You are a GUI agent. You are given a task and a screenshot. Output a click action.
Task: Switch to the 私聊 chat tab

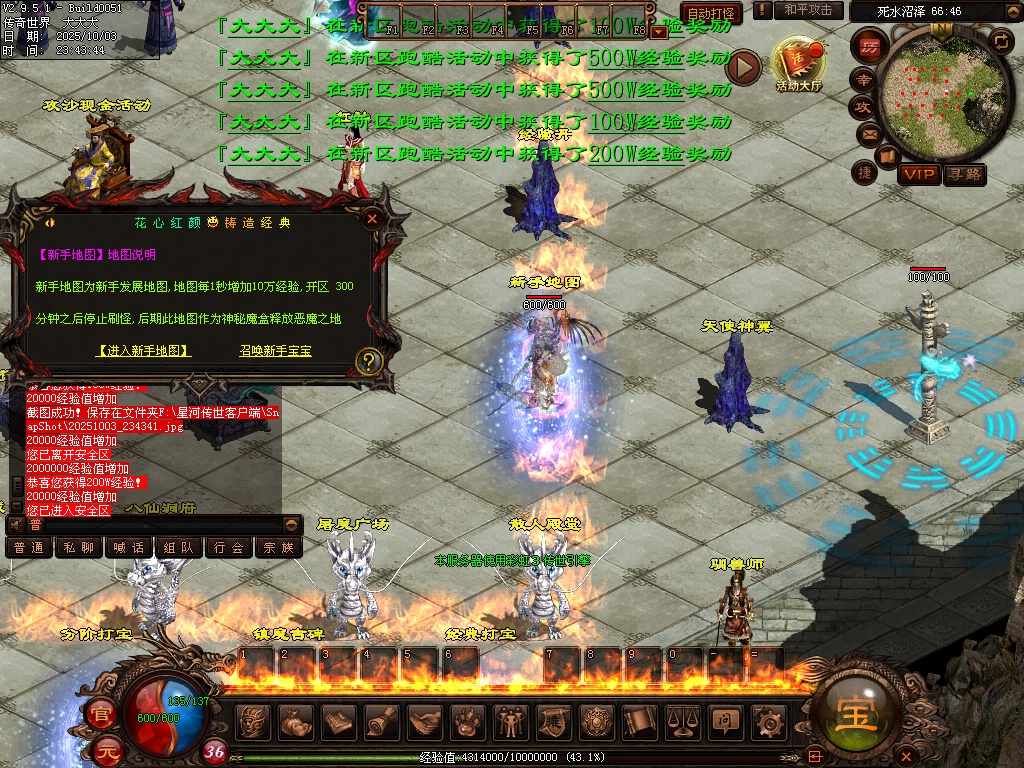(79, 548)
